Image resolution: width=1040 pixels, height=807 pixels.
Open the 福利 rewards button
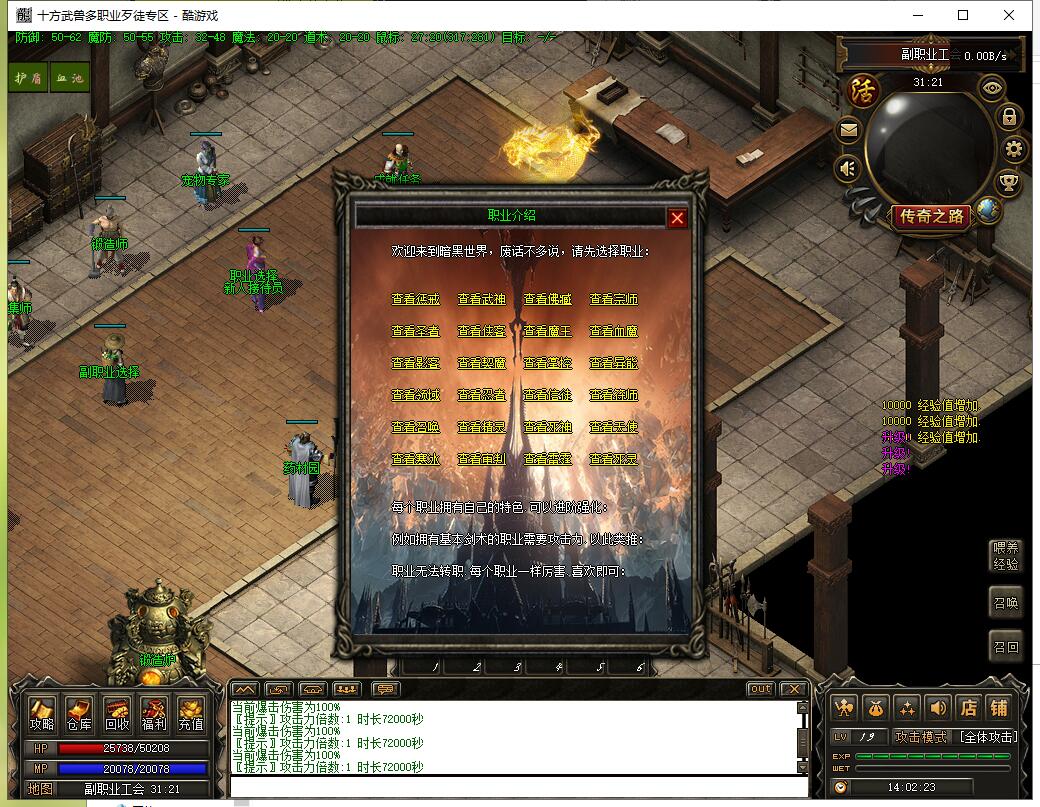pos(154,713)
